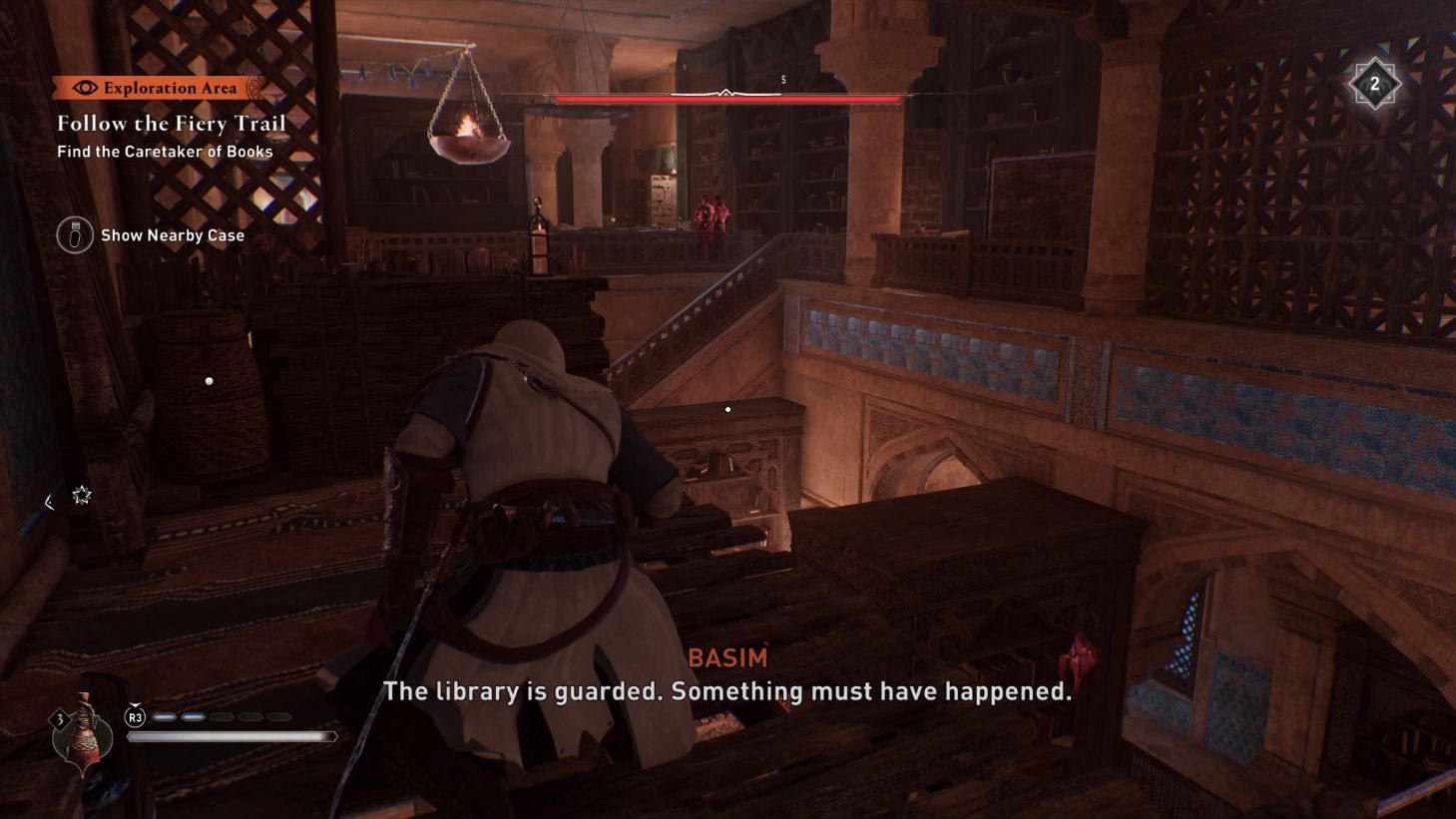This screenshot has height=819, width=1456.
Task: Select the Exploration Area banner
Action: coord(160,88)
